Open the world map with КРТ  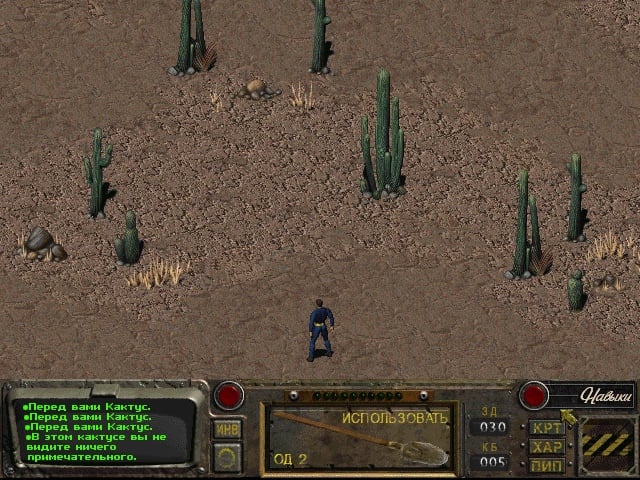[548, 427]
